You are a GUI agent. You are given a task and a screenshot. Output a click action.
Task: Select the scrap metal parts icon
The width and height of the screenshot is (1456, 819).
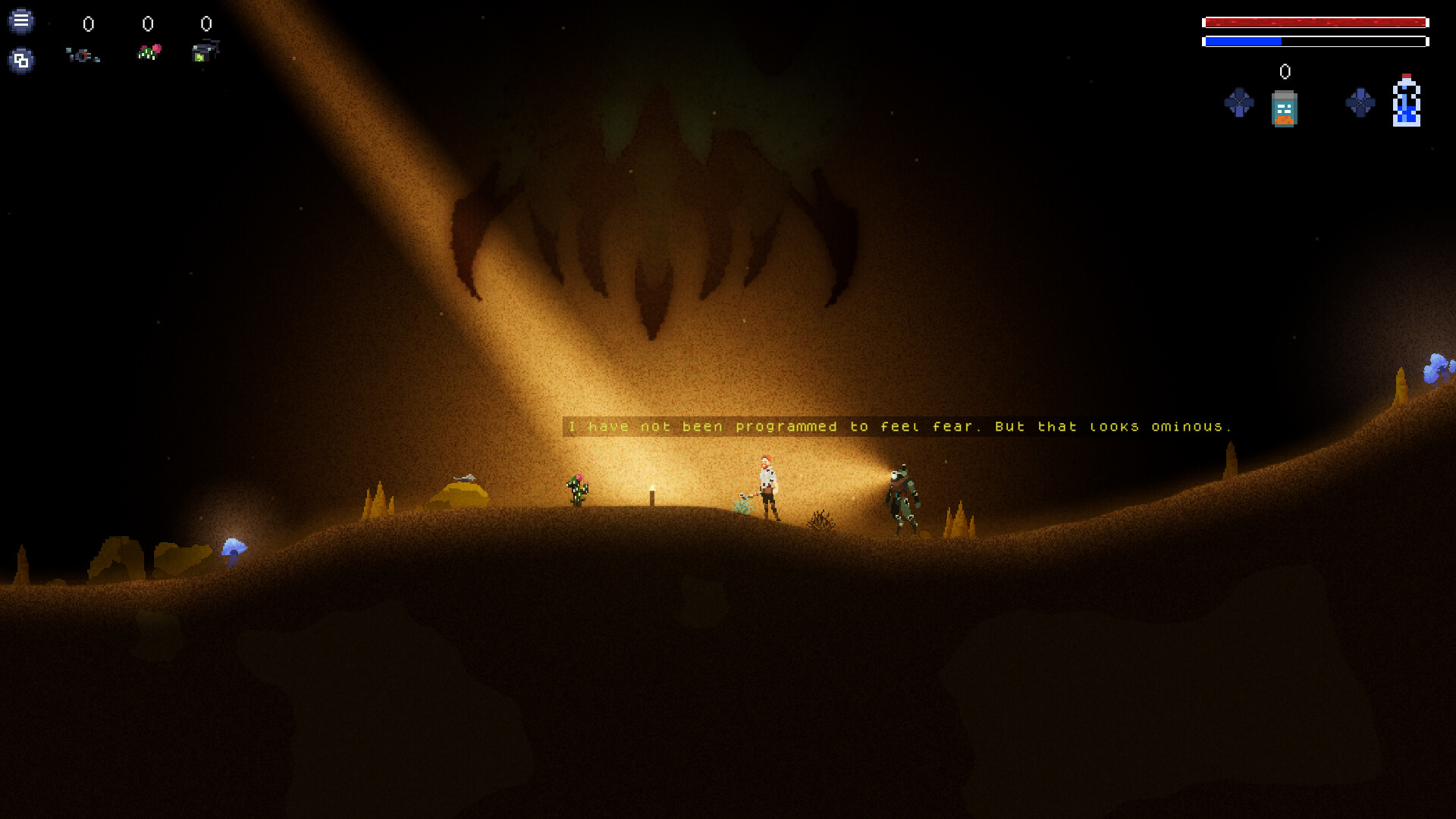83,55
